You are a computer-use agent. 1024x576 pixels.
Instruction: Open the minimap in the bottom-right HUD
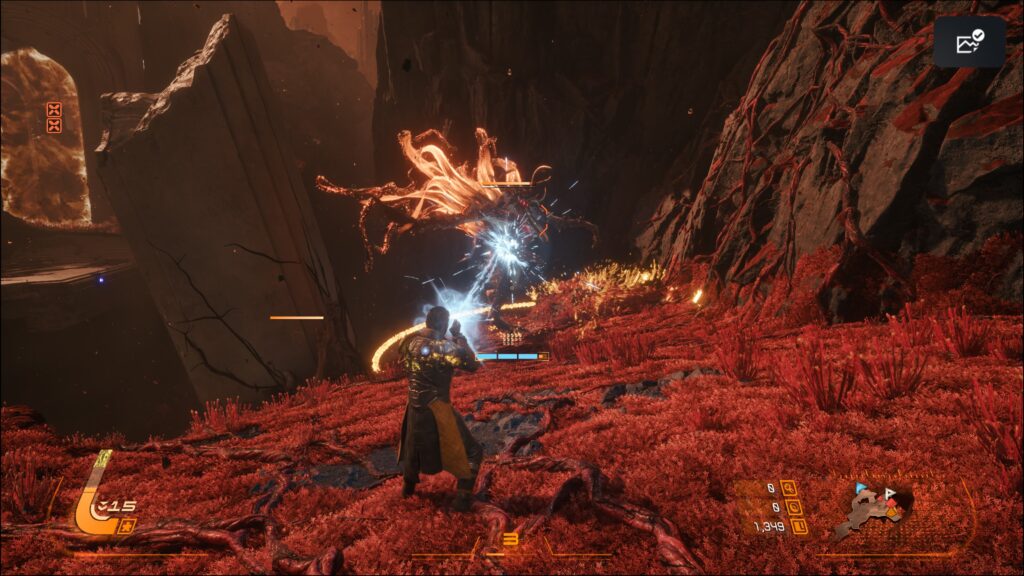point(873,510)
